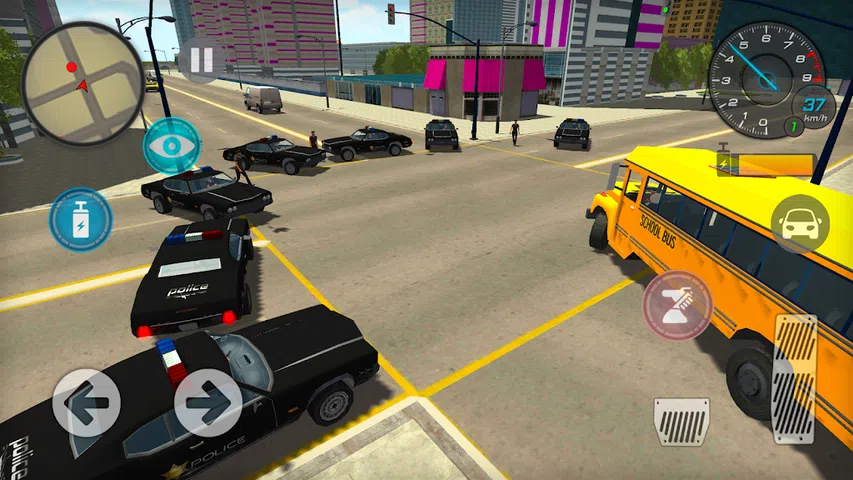Steer left with the left arrow

click(x=86, y=402)
